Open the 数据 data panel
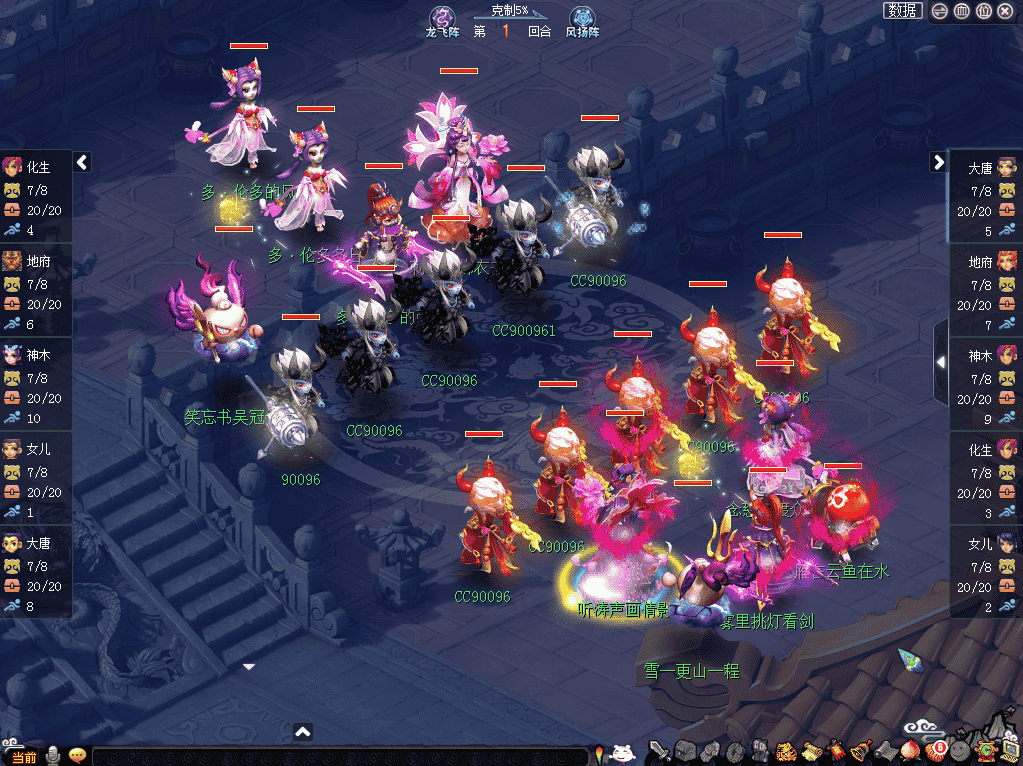This screenshot has height=766, width=1023. click(903, 11)
